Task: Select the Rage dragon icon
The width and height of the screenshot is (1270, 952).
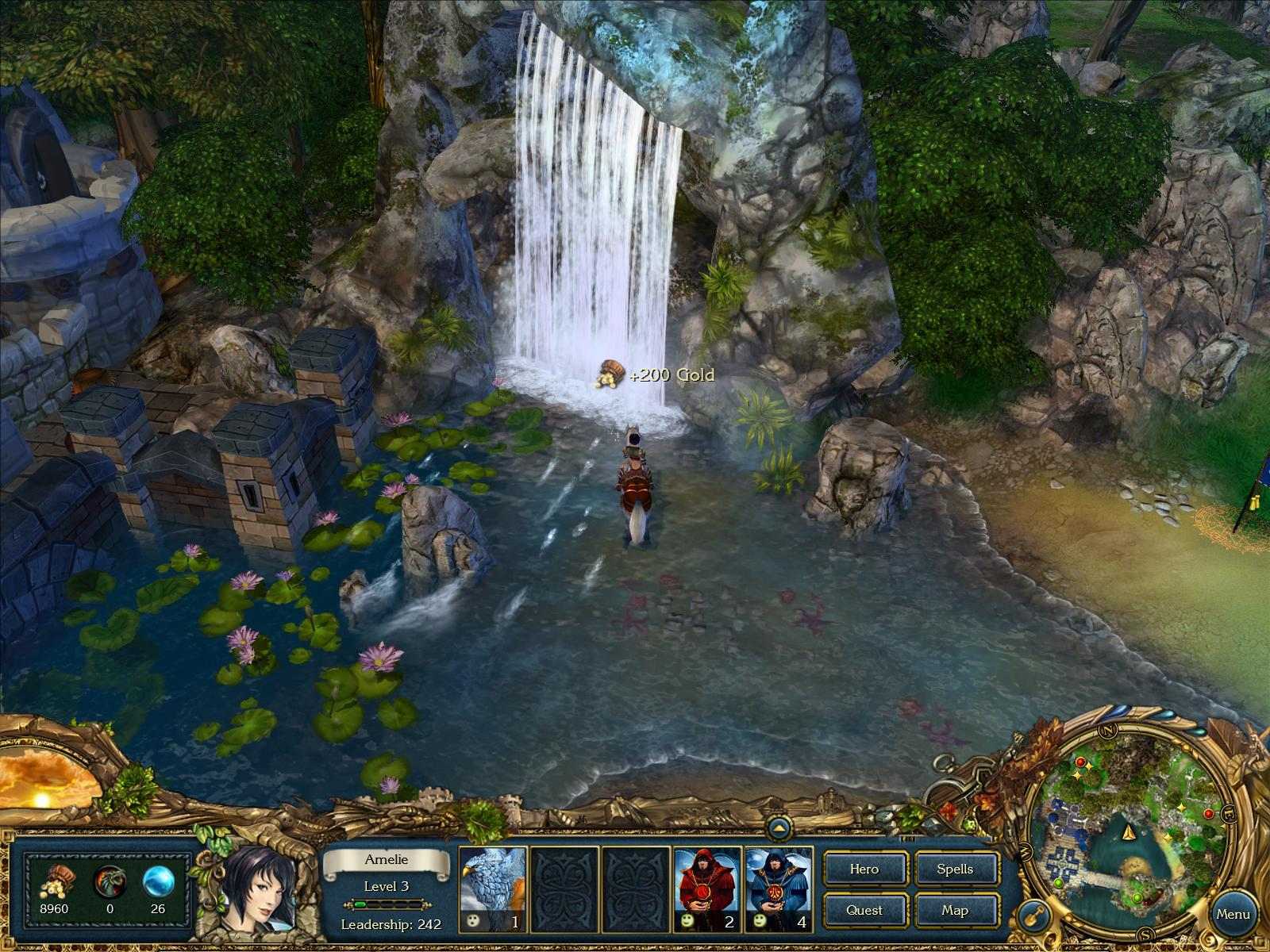Action: pyautogui.click(x=111, y=881)
